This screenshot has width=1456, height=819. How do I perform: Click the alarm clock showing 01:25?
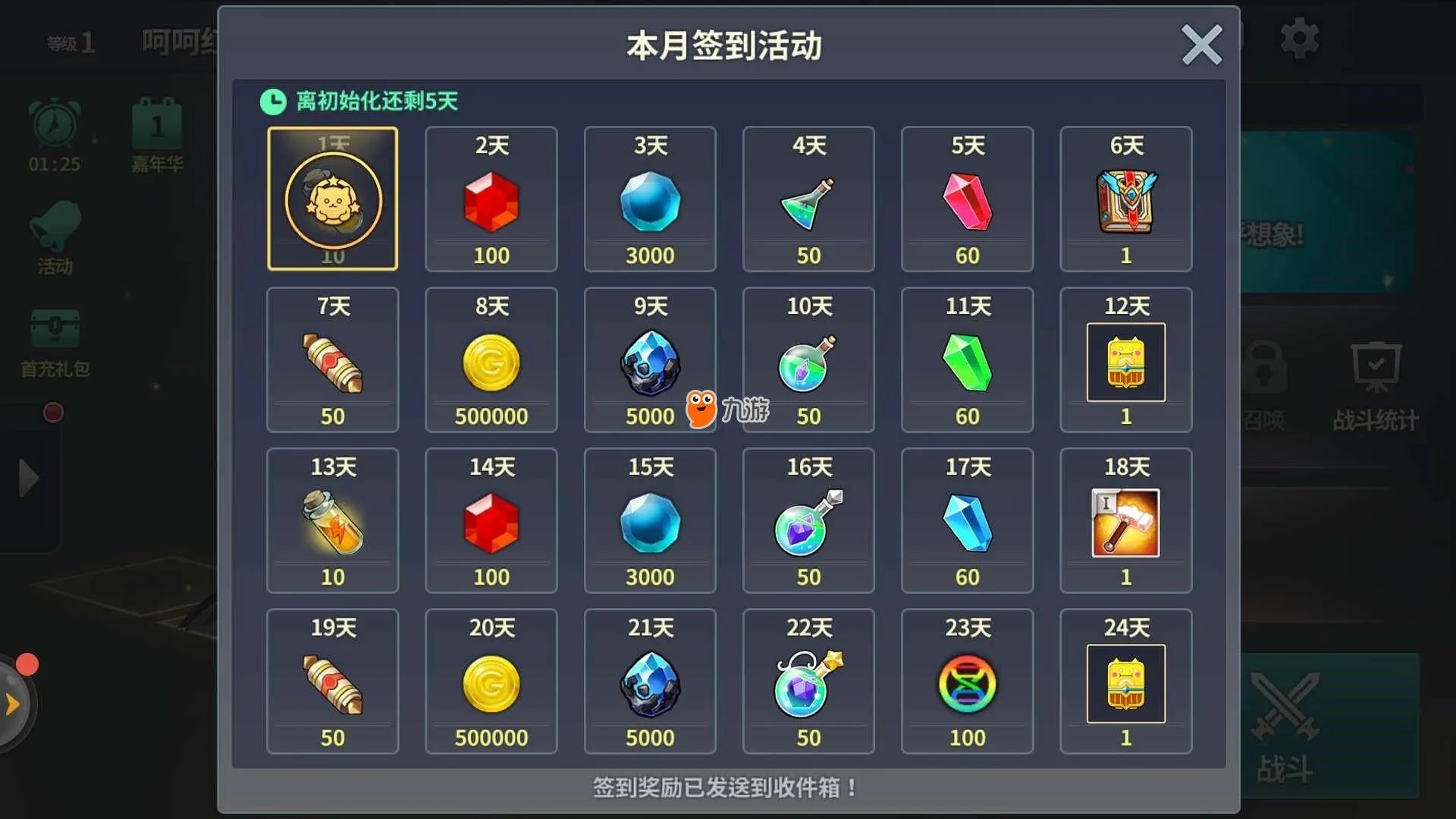pos(53,136)
